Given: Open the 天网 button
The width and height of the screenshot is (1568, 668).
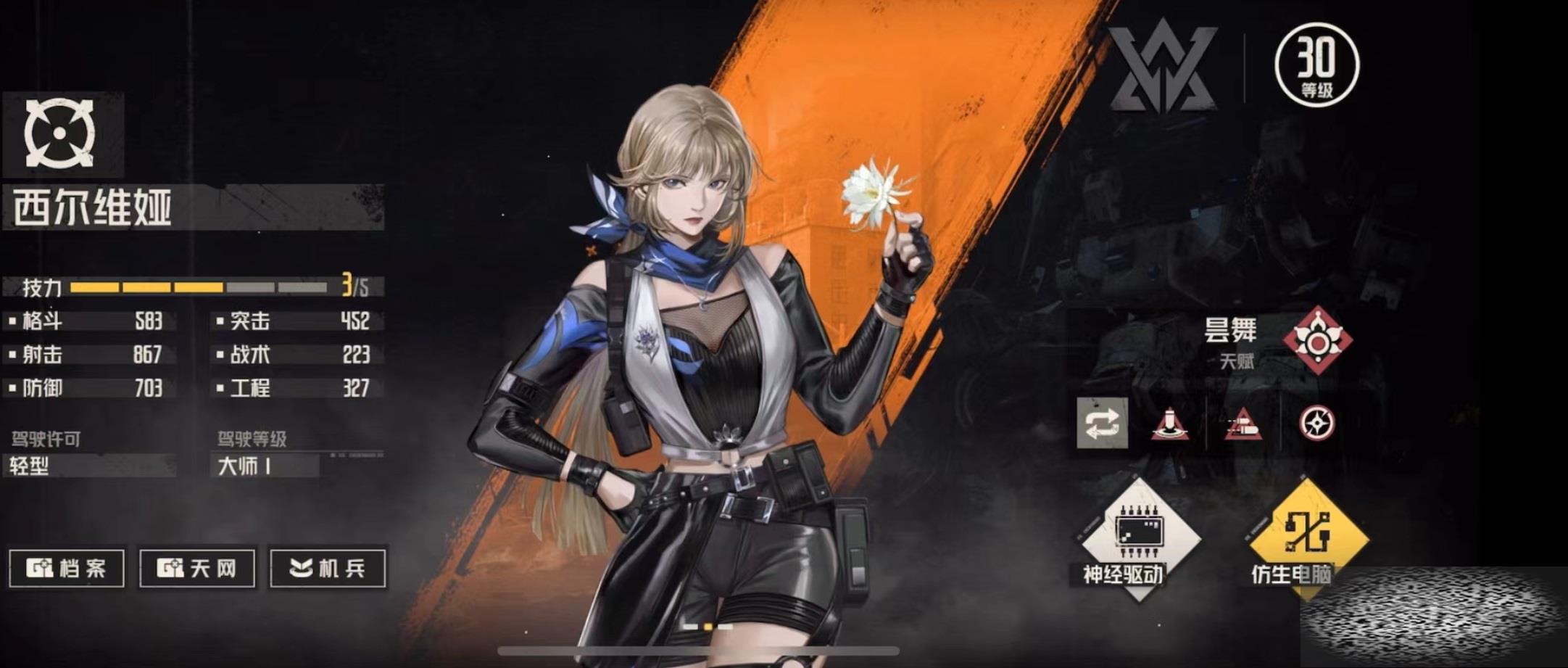Looking at the screenshot, I should click(197, 567).
